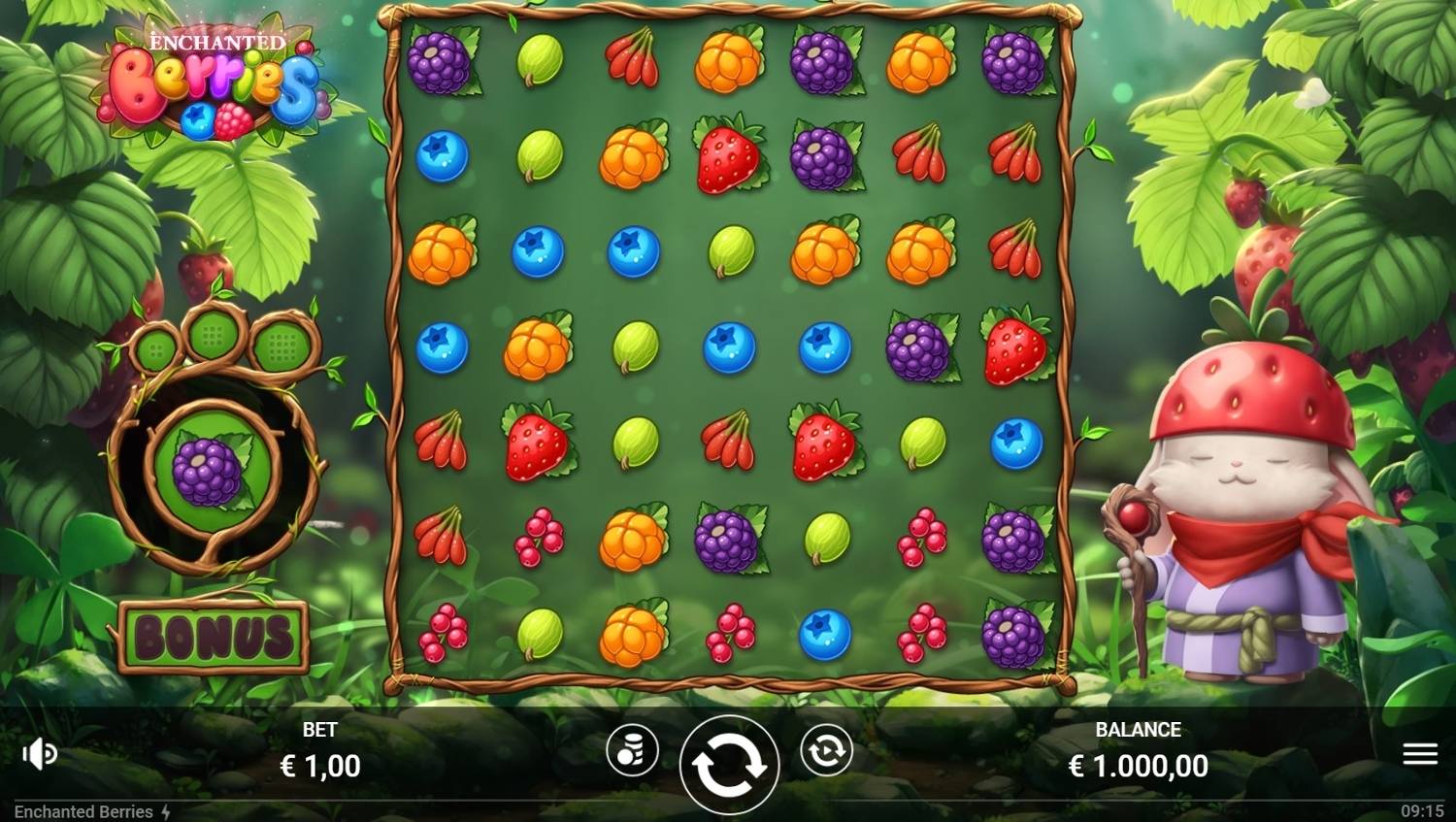Viewport: 1456px width, 822px height.
Task: Open bet settings via the coin stack icon
Action: coord(634,751)
